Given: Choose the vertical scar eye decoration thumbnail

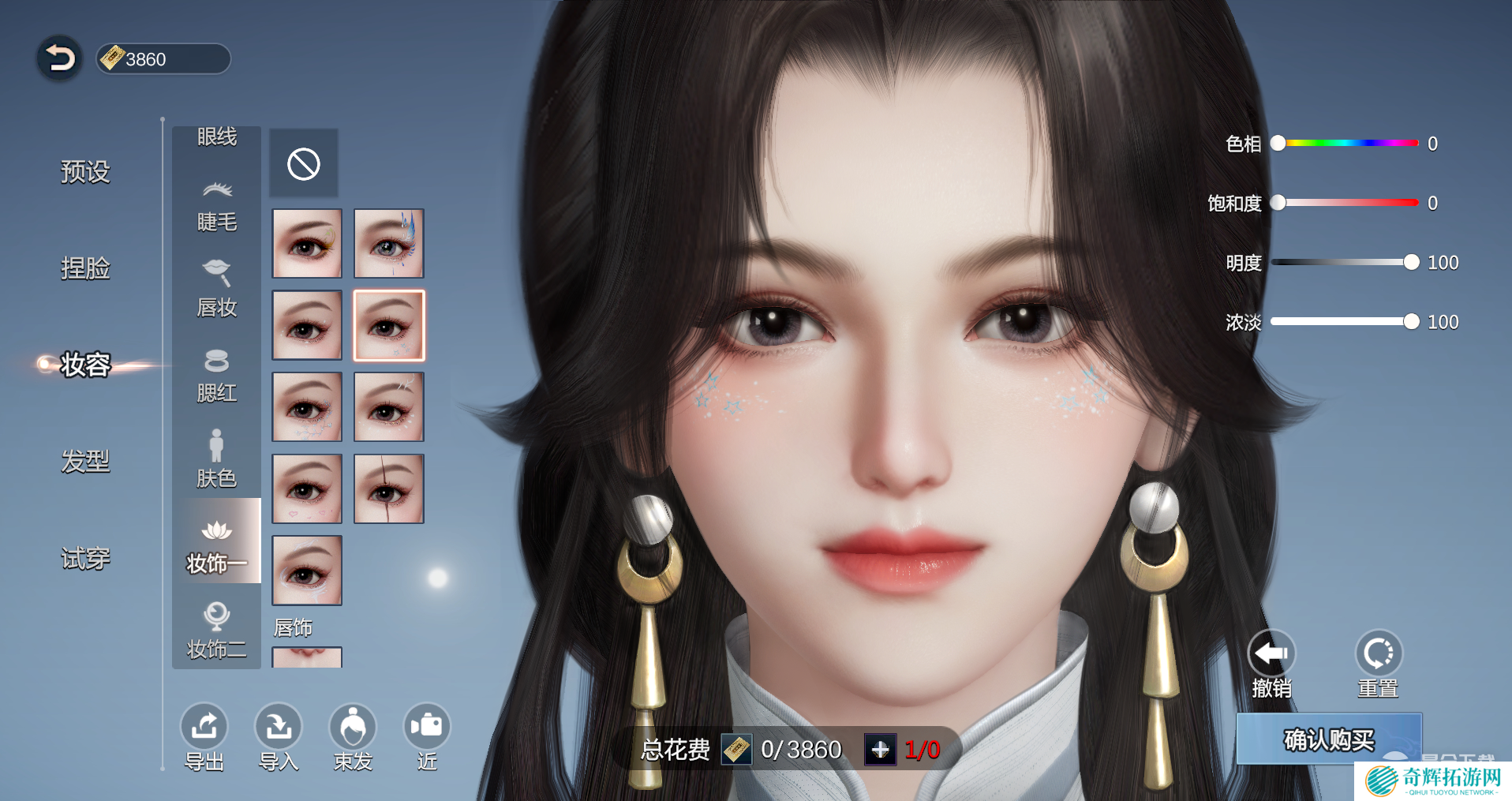Looking at the screenshot, I should point(388,488).
